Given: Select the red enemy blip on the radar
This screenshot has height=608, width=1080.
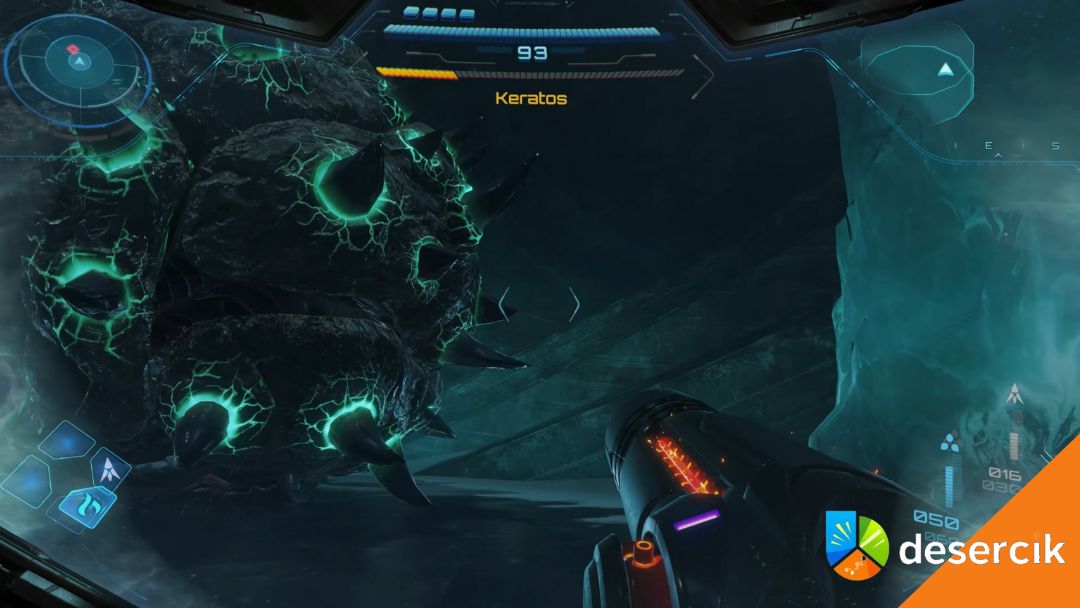Looking at the screenshot, I should pos(73,48).
